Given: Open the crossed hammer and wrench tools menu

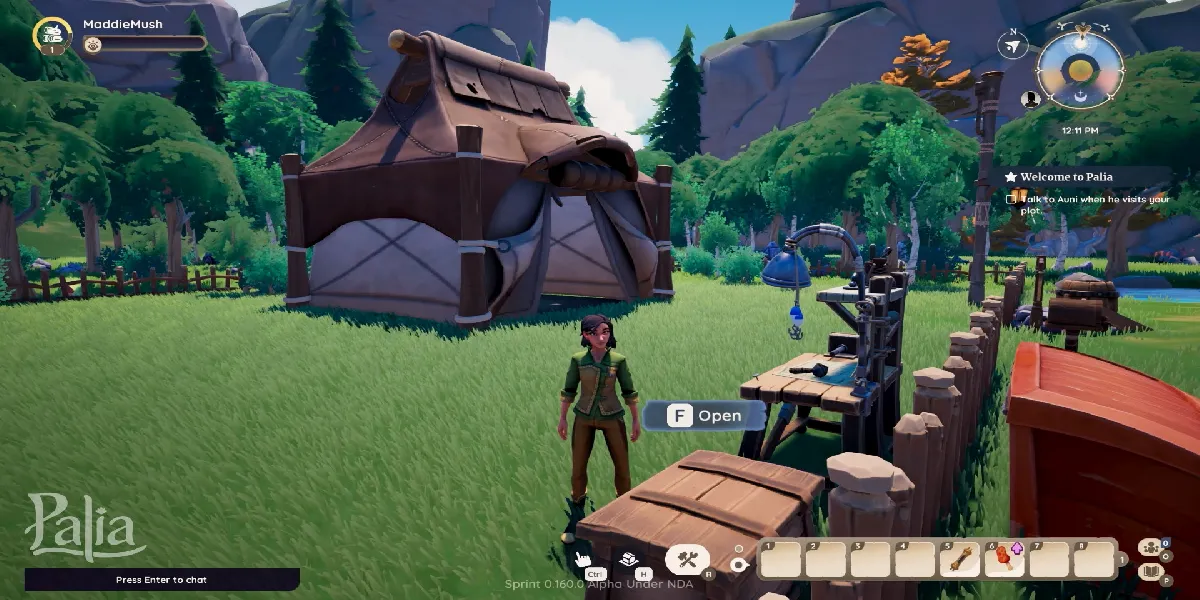Looking at the screenshot, I should click(x=687, y=559).
